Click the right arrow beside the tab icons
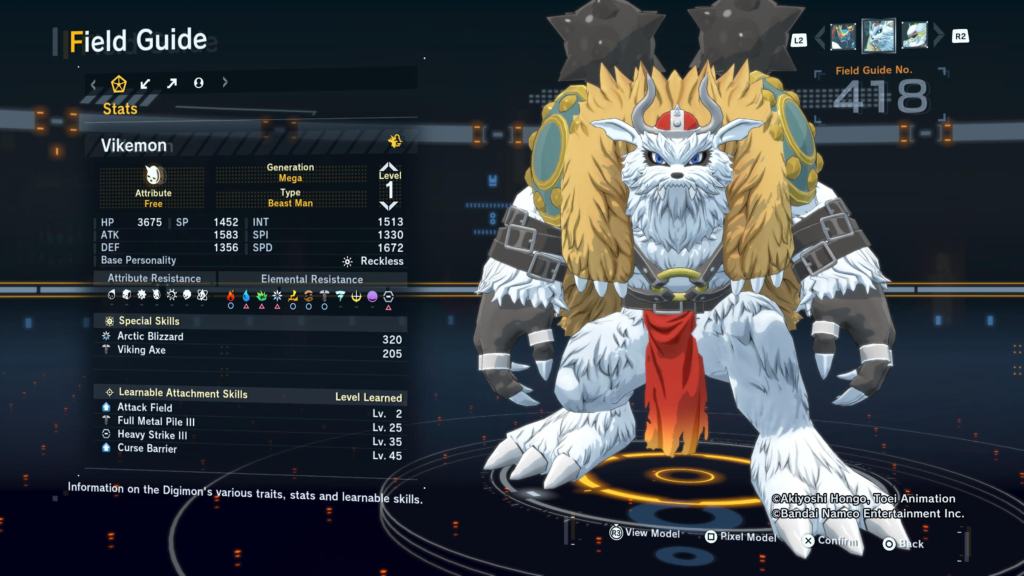Screen dimensions: 1024x576 225,83
